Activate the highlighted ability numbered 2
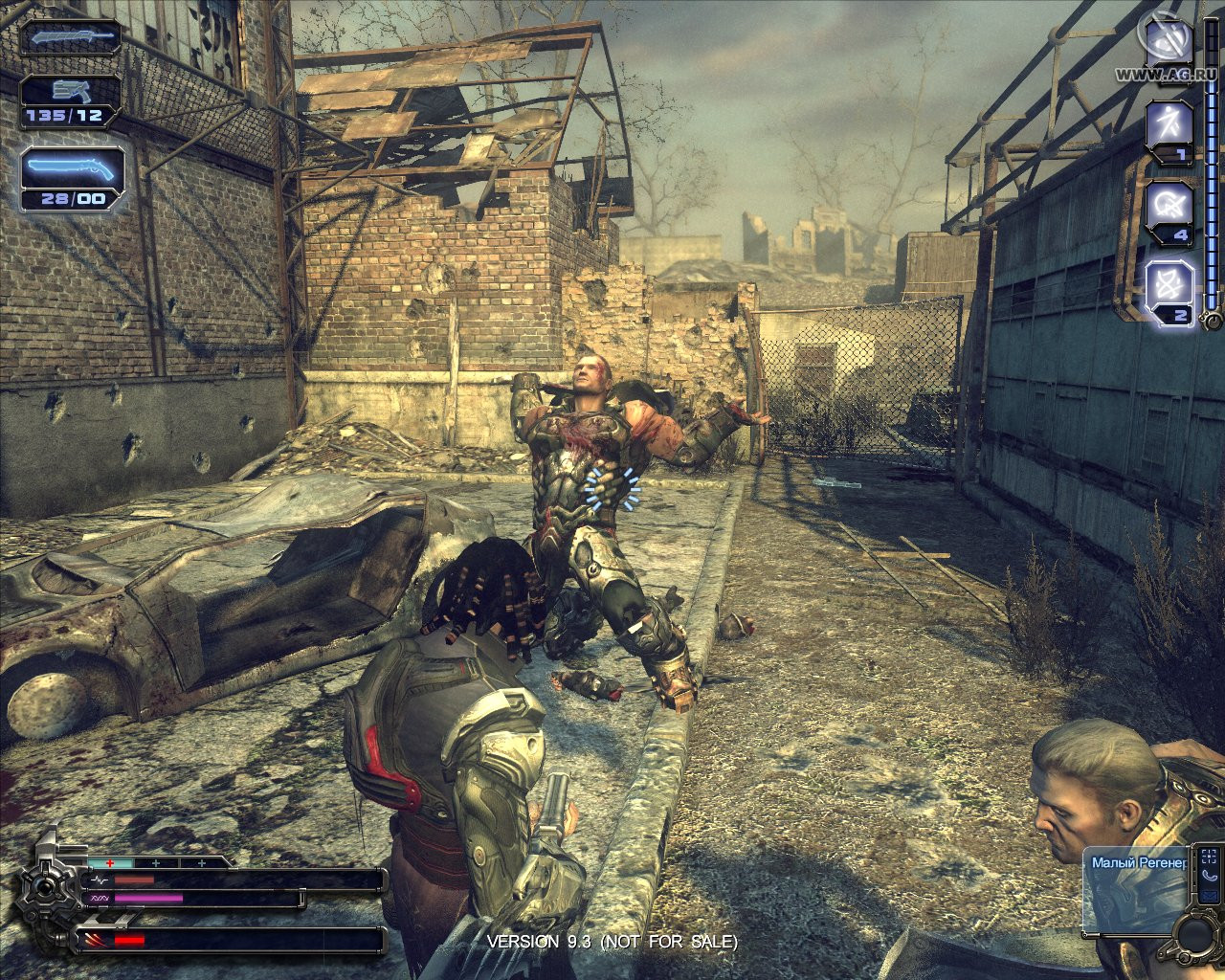 pos(1170,286)
